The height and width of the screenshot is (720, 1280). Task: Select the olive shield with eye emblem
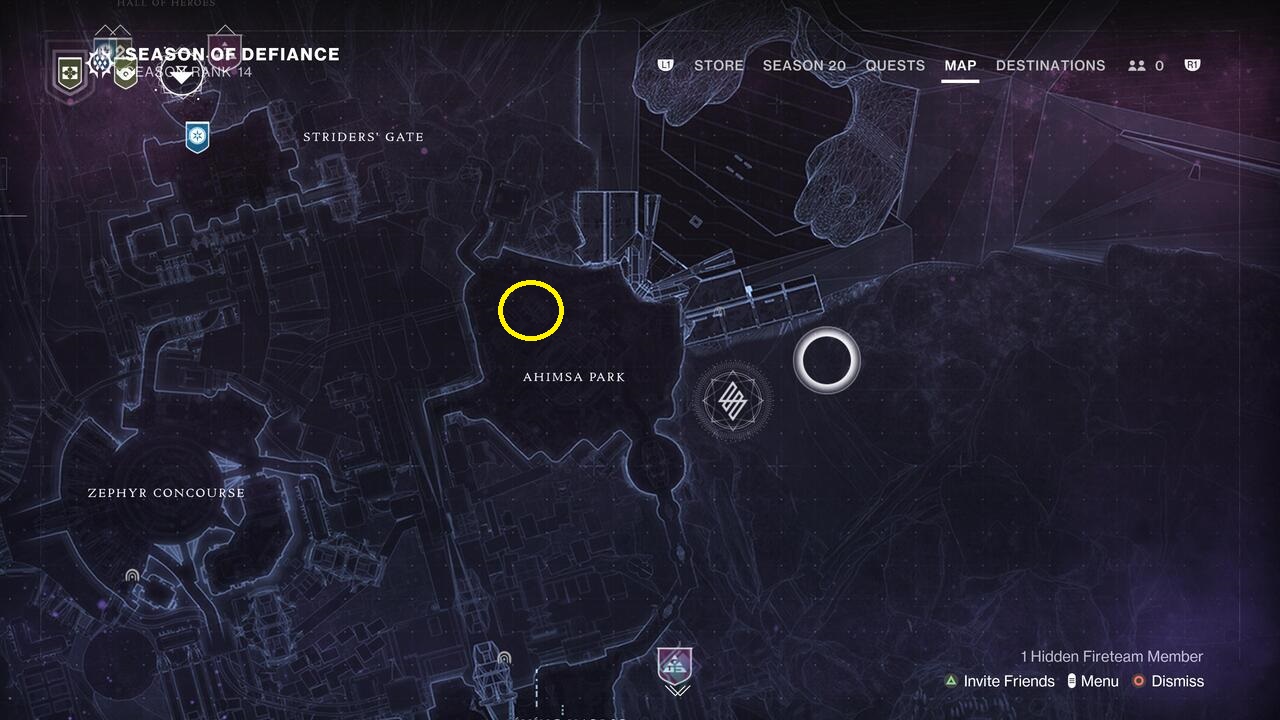point(124,72)
